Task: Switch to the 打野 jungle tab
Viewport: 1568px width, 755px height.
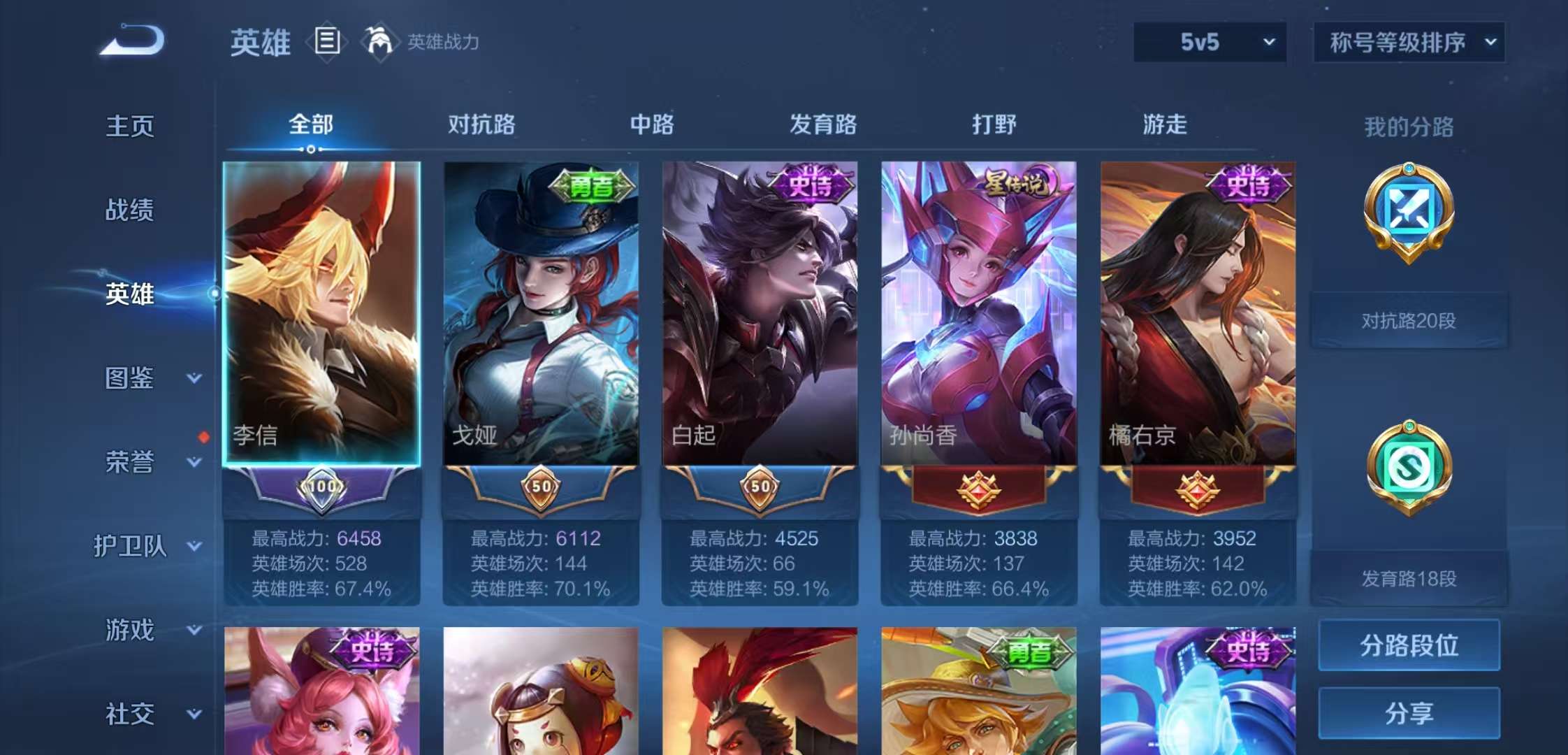Action: pyautogui.click(x=996, y=124)
